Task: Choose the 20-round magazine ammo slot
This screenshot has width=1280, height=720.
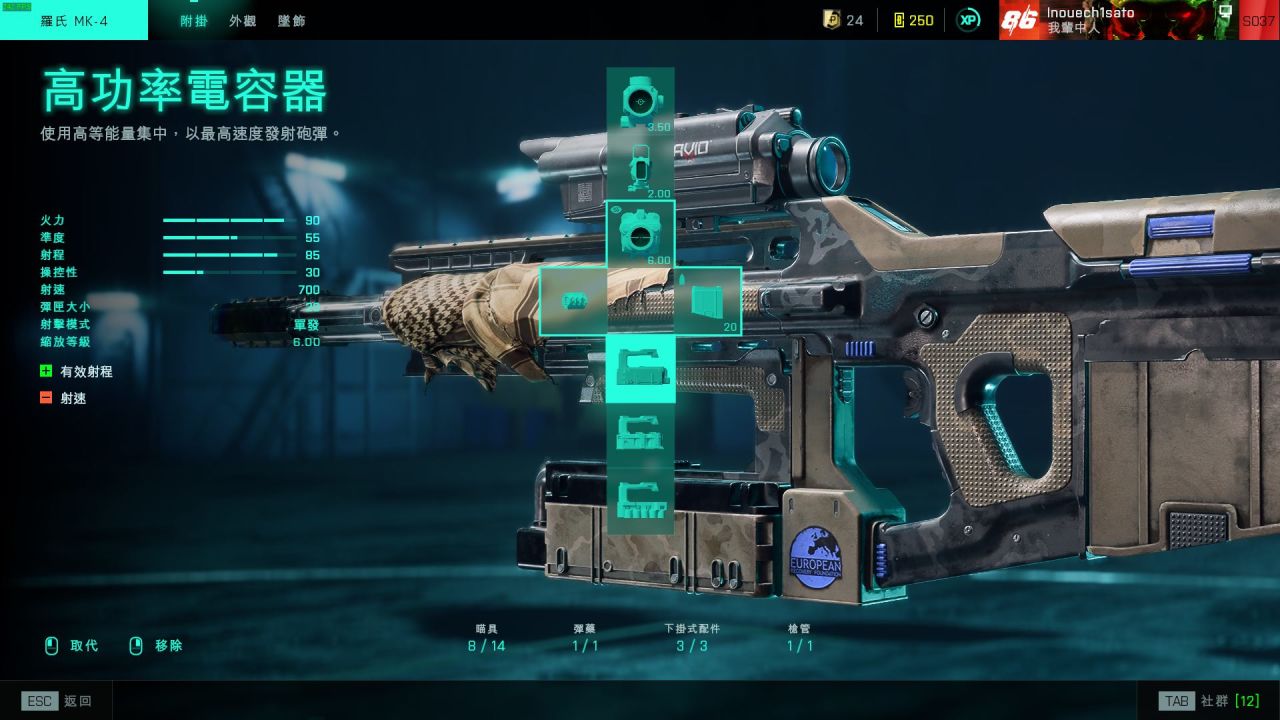Action: pyautogui.click(x=708, y=301)
